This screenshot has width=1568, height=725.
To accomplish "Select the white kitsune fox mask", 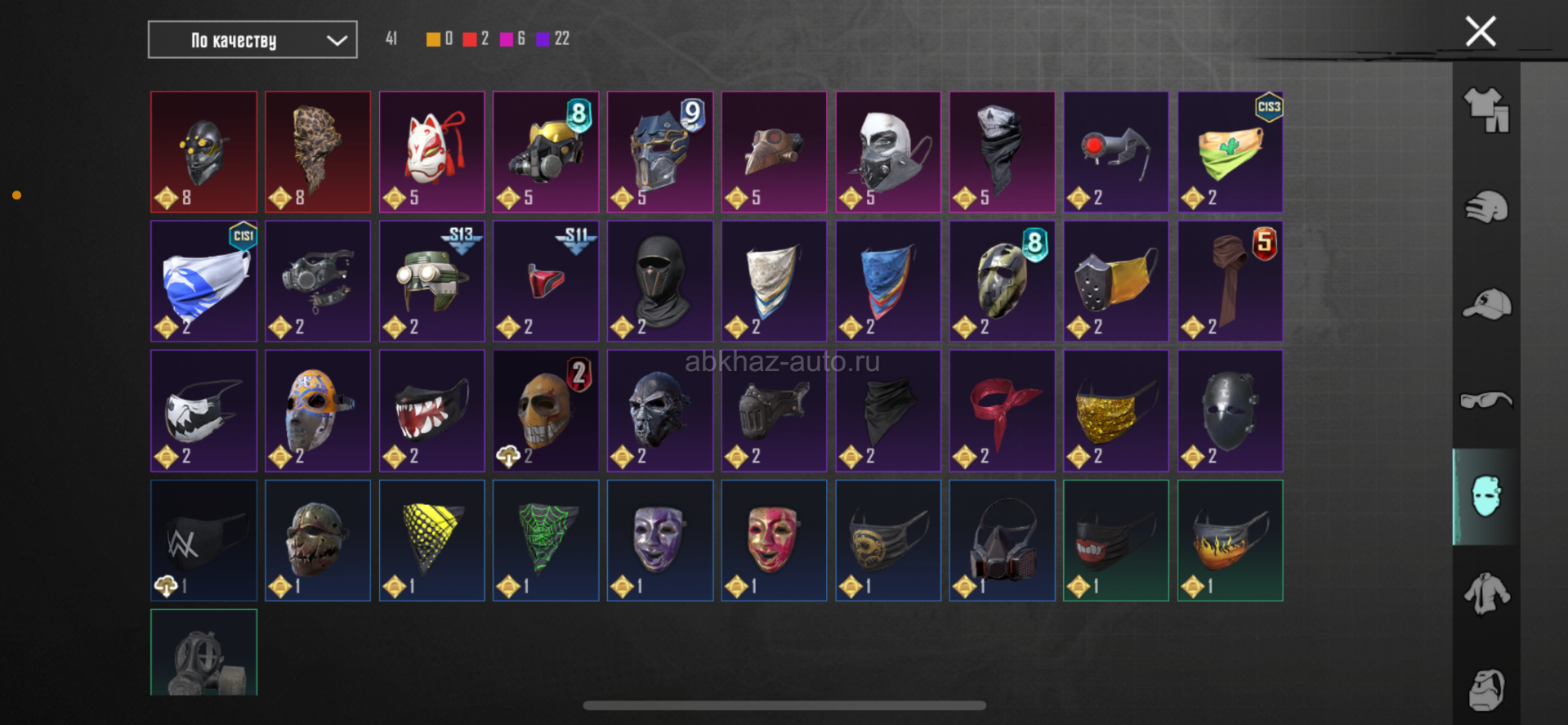I will 431,152.
